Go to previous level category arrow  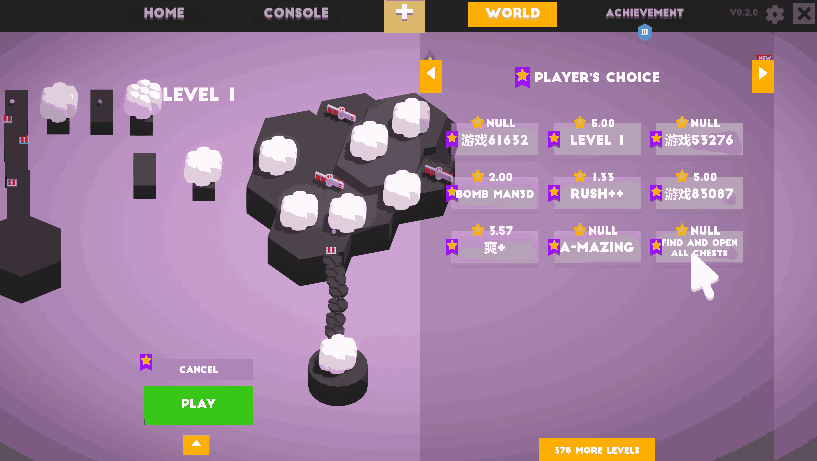(430, 76)
